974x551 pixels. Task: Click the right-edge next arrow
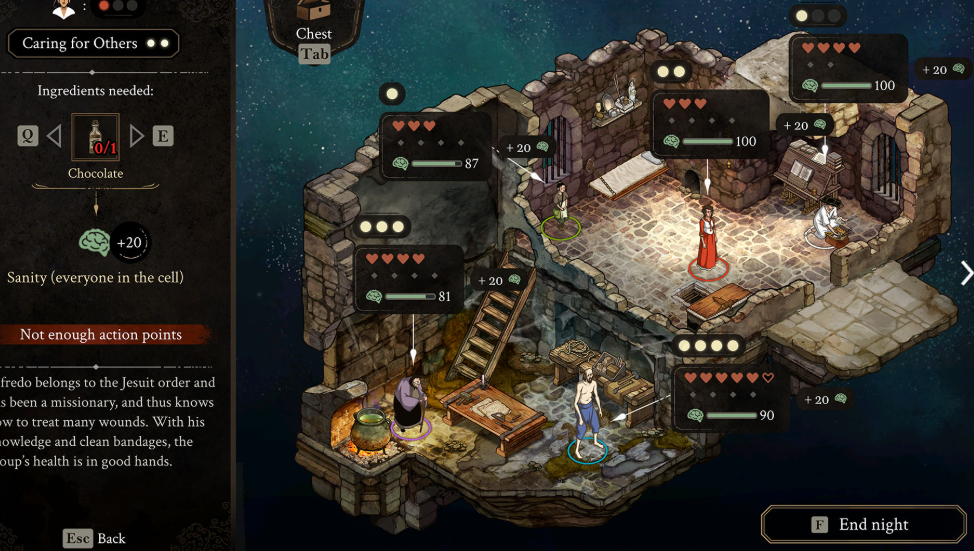(x=965, y=273)
